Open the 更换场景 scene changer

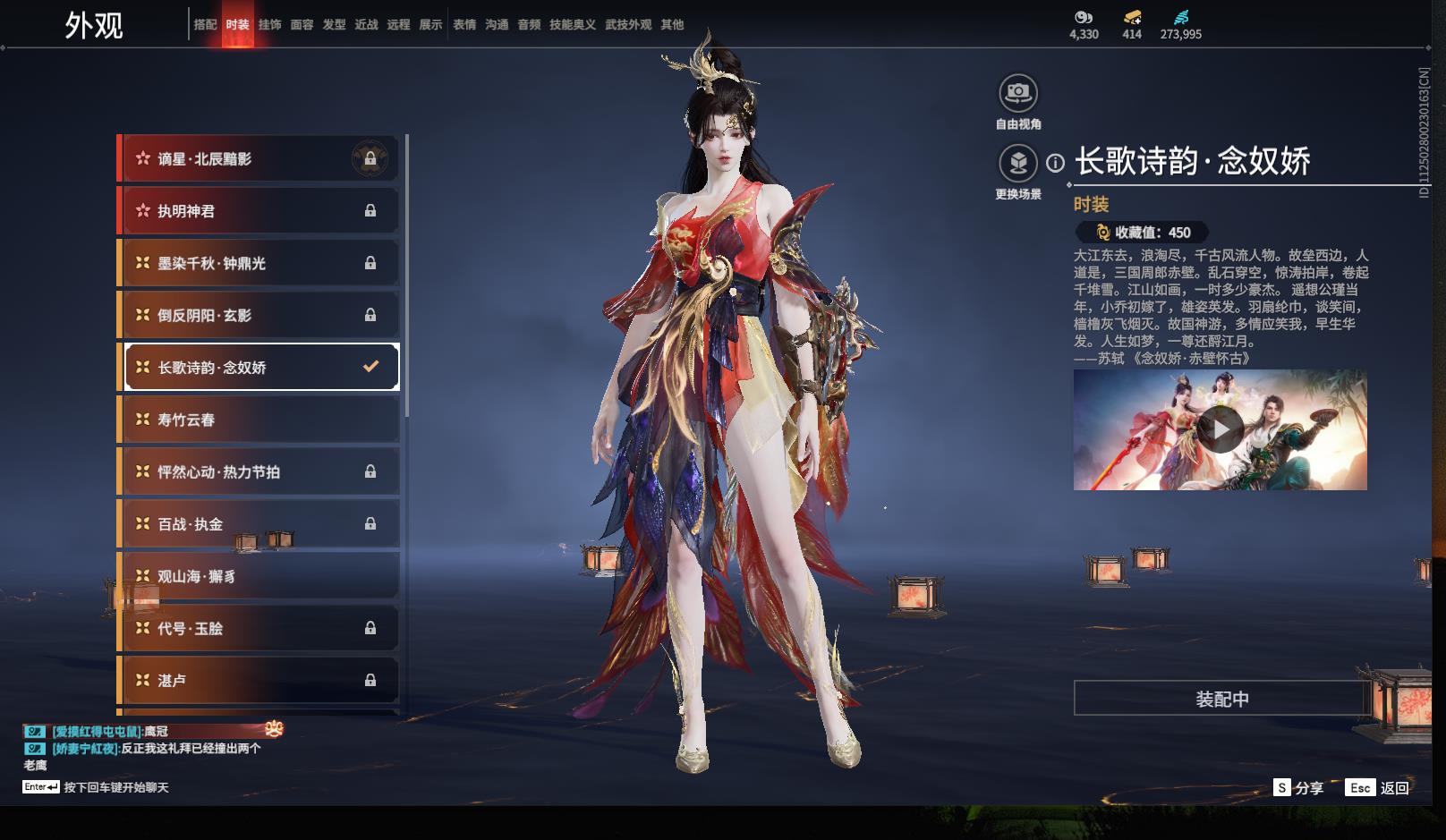(x=1018, y=163)
